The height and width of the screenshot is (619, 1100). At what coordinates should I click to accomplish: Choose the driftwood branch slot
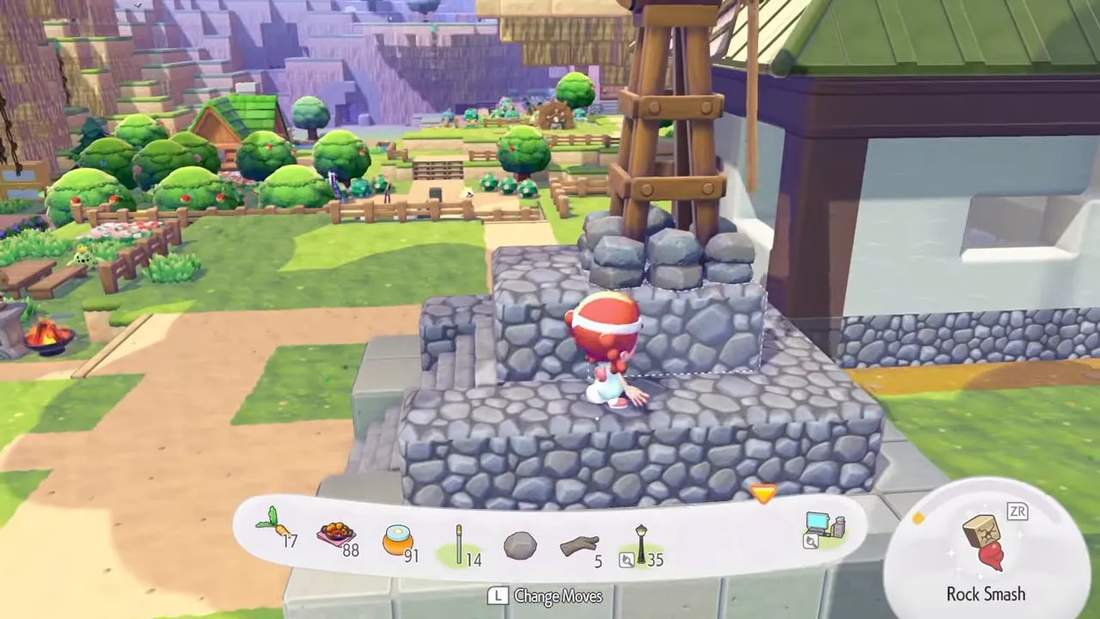(x=579, y=545)
